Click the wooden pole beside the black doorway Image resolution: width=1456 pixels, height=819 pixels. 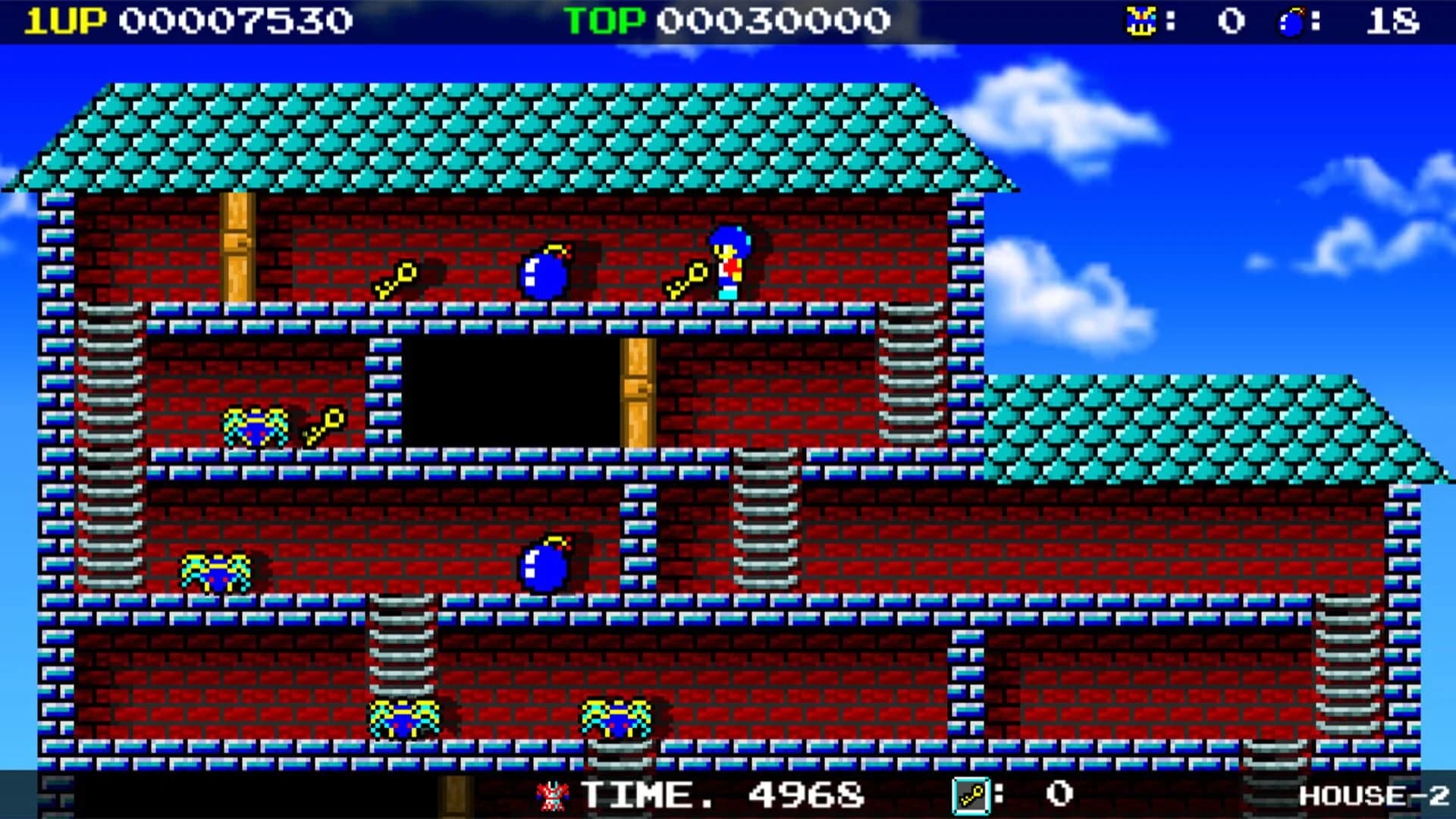pos(637,394)
